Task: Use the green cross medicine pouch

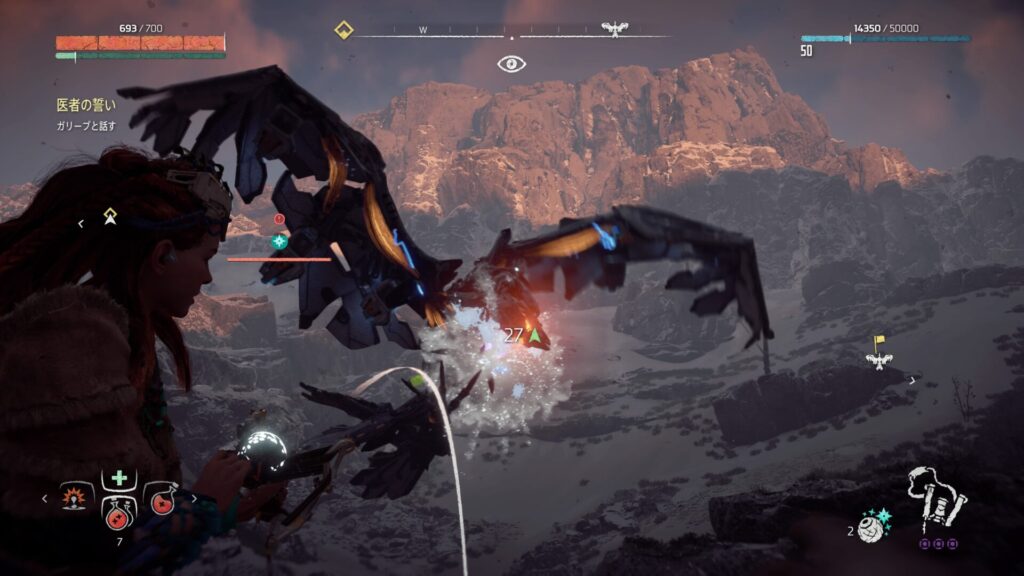Action: (x=118, y=479)
